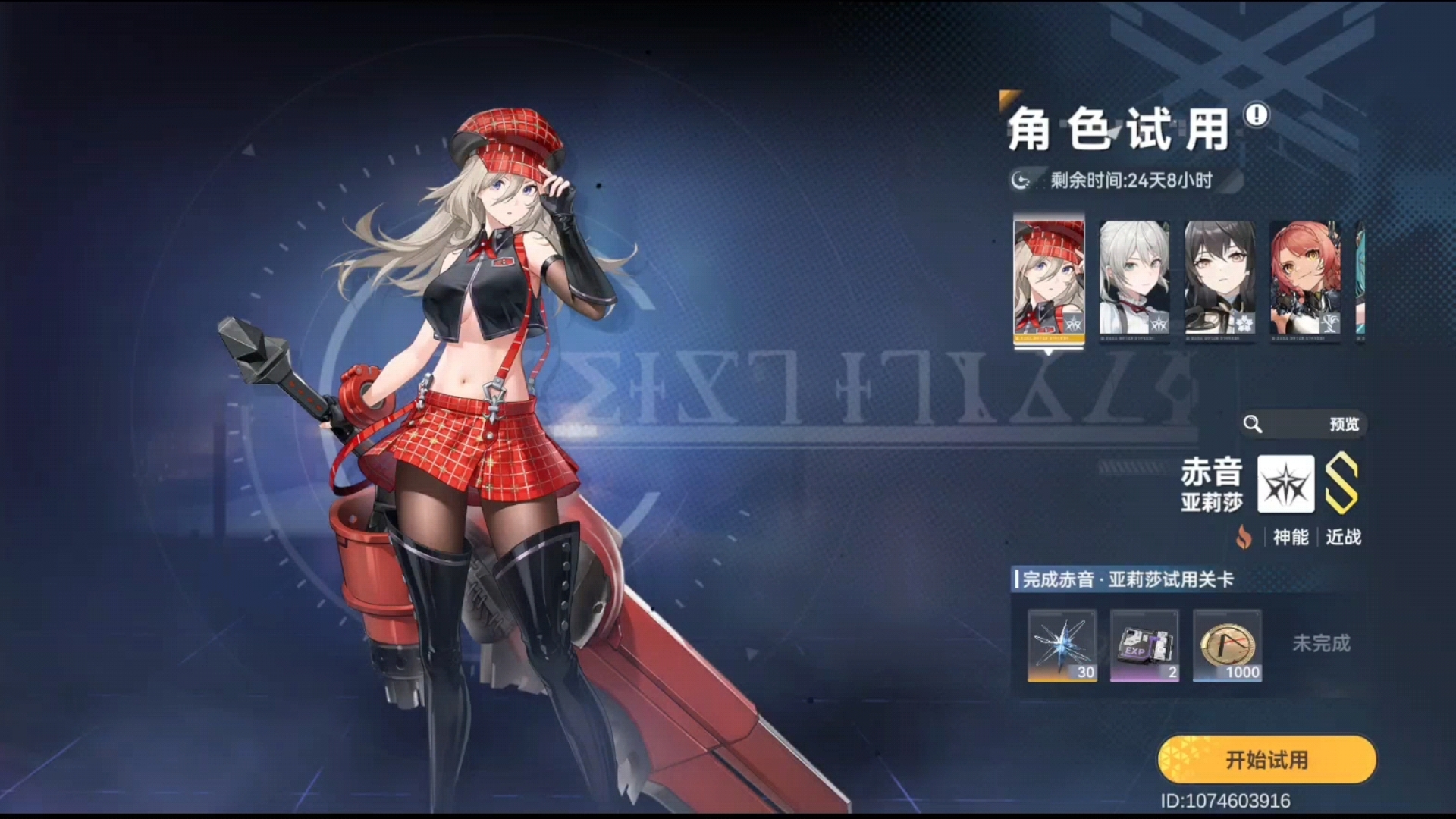This screenshot has height=819, width=1456.
Task: Open the magnifier search icon above 预览
Action: [x=1254, y=425]
